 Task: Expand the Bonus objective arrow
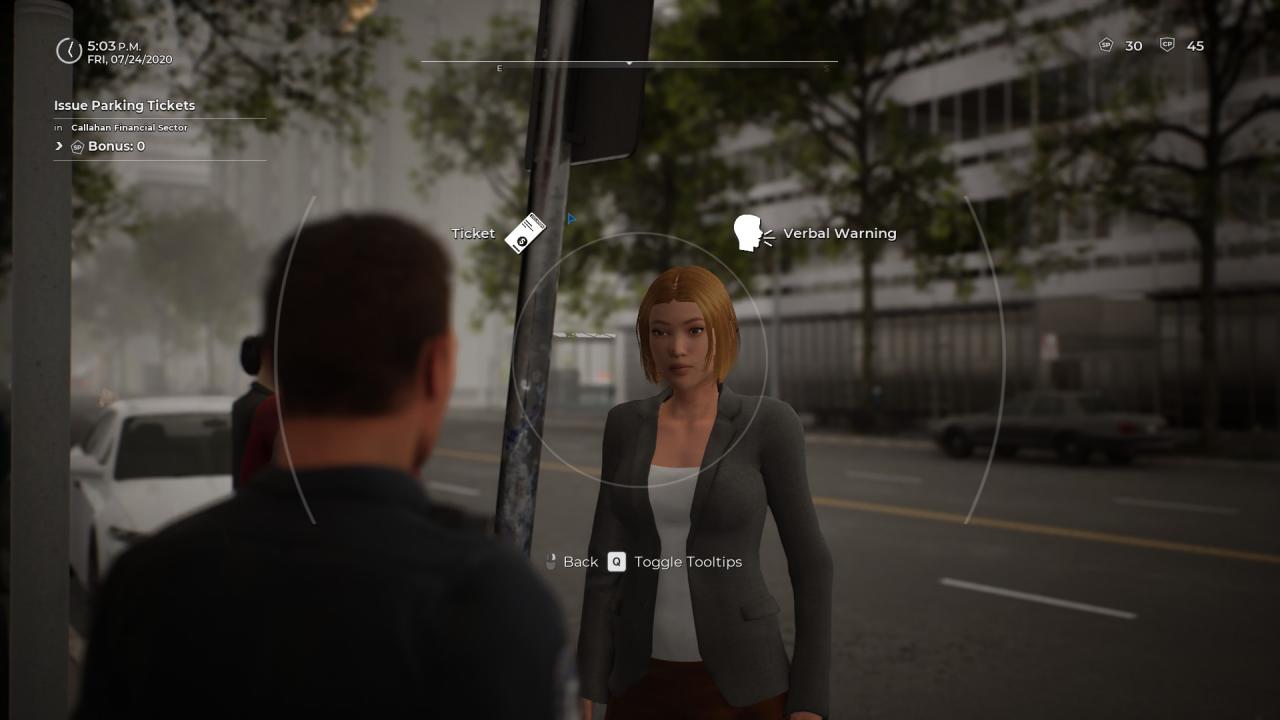tap(59, 146)
